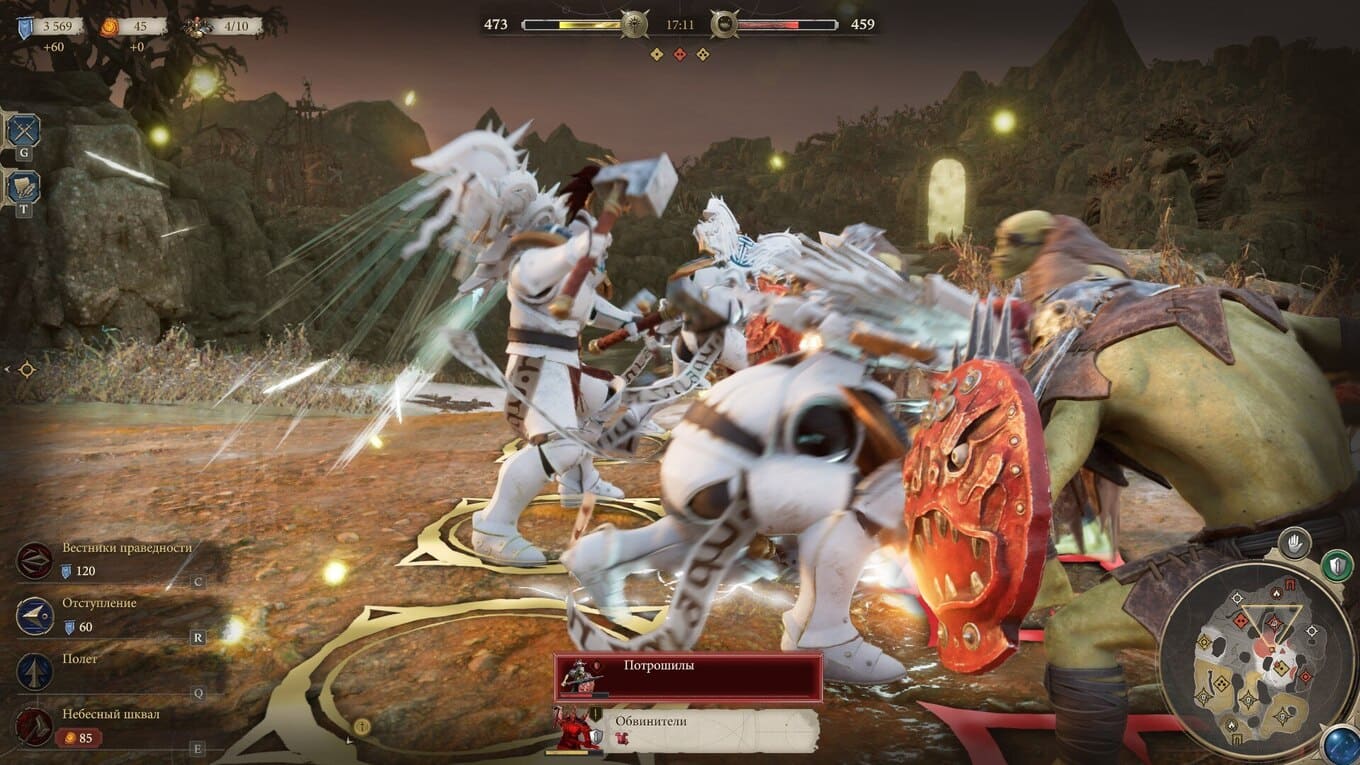Toggle the green shield stance button
1360x765 pixels.
pos(1336,565)
